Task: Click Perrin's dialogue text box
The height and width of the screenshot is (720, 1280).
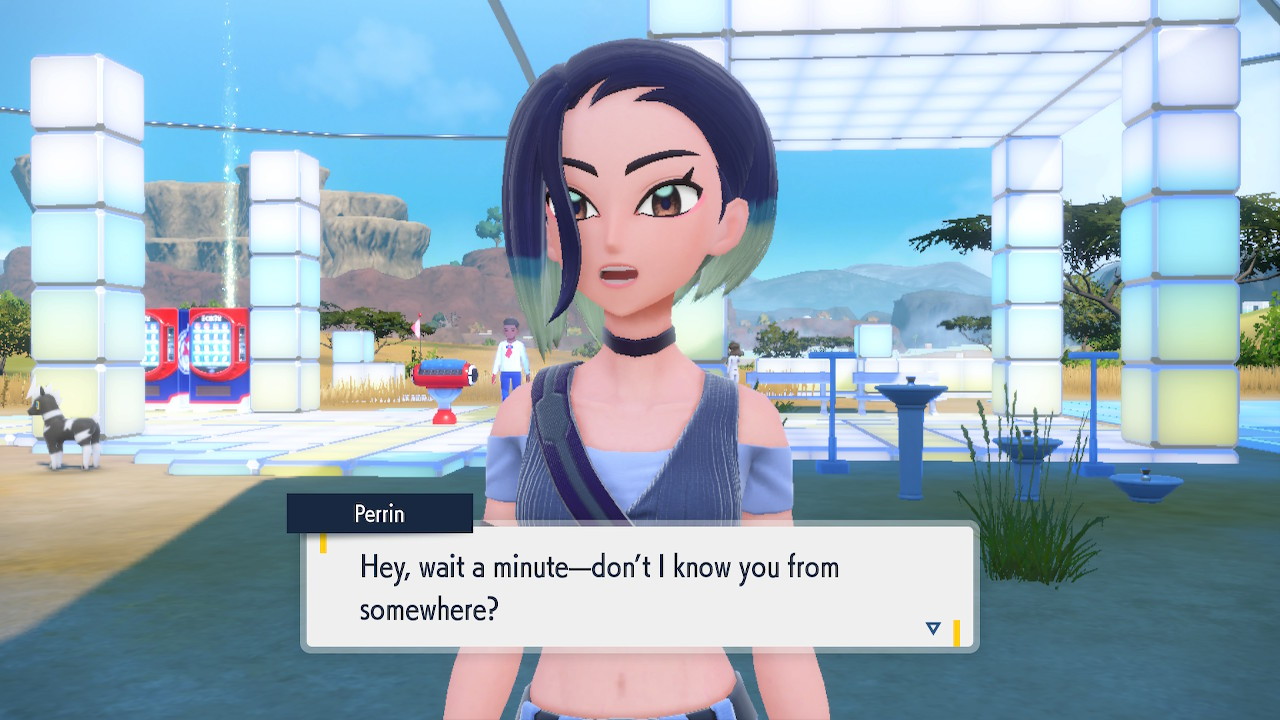Action: click(x=639, y=588)
